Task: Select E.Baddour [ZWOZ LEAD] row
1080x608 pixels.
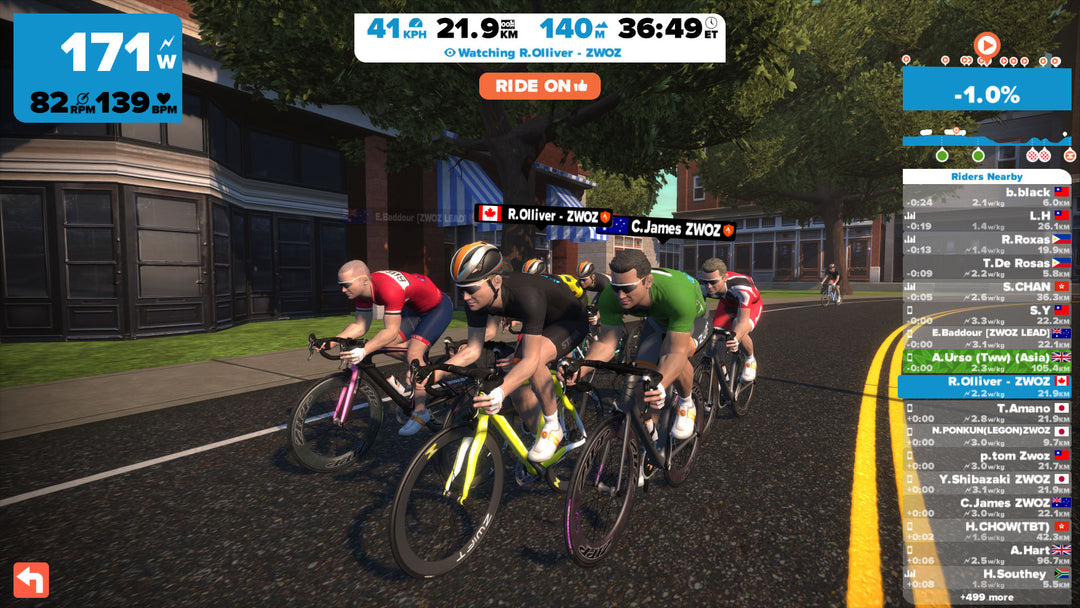Action: [987, 338]
